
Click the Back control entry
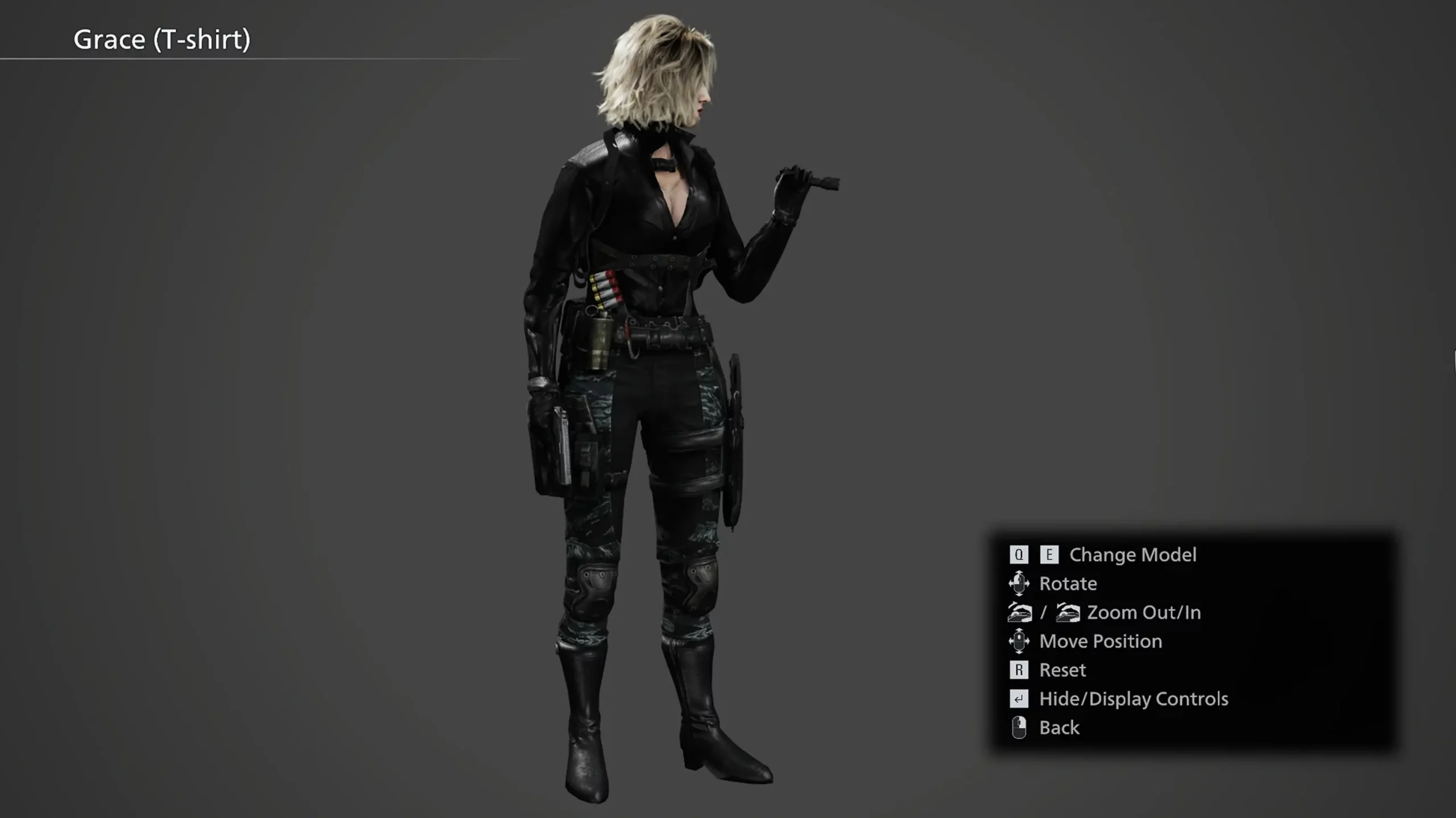coord(1058,728)
